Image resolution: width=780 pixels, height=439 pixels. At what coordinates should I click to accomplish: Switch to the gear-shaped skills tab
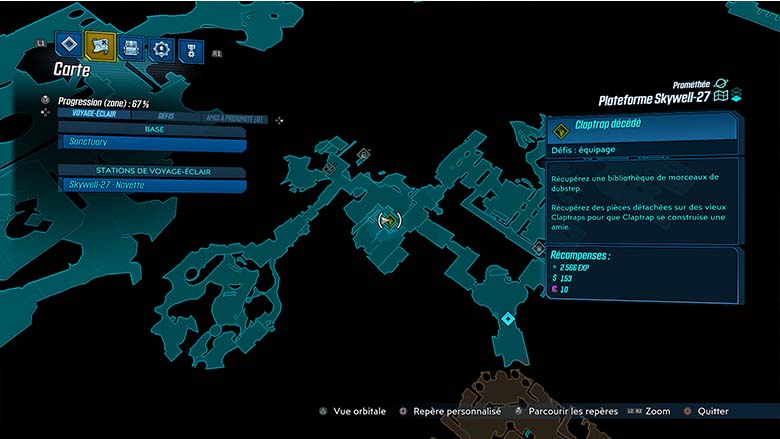pos(161,48)
